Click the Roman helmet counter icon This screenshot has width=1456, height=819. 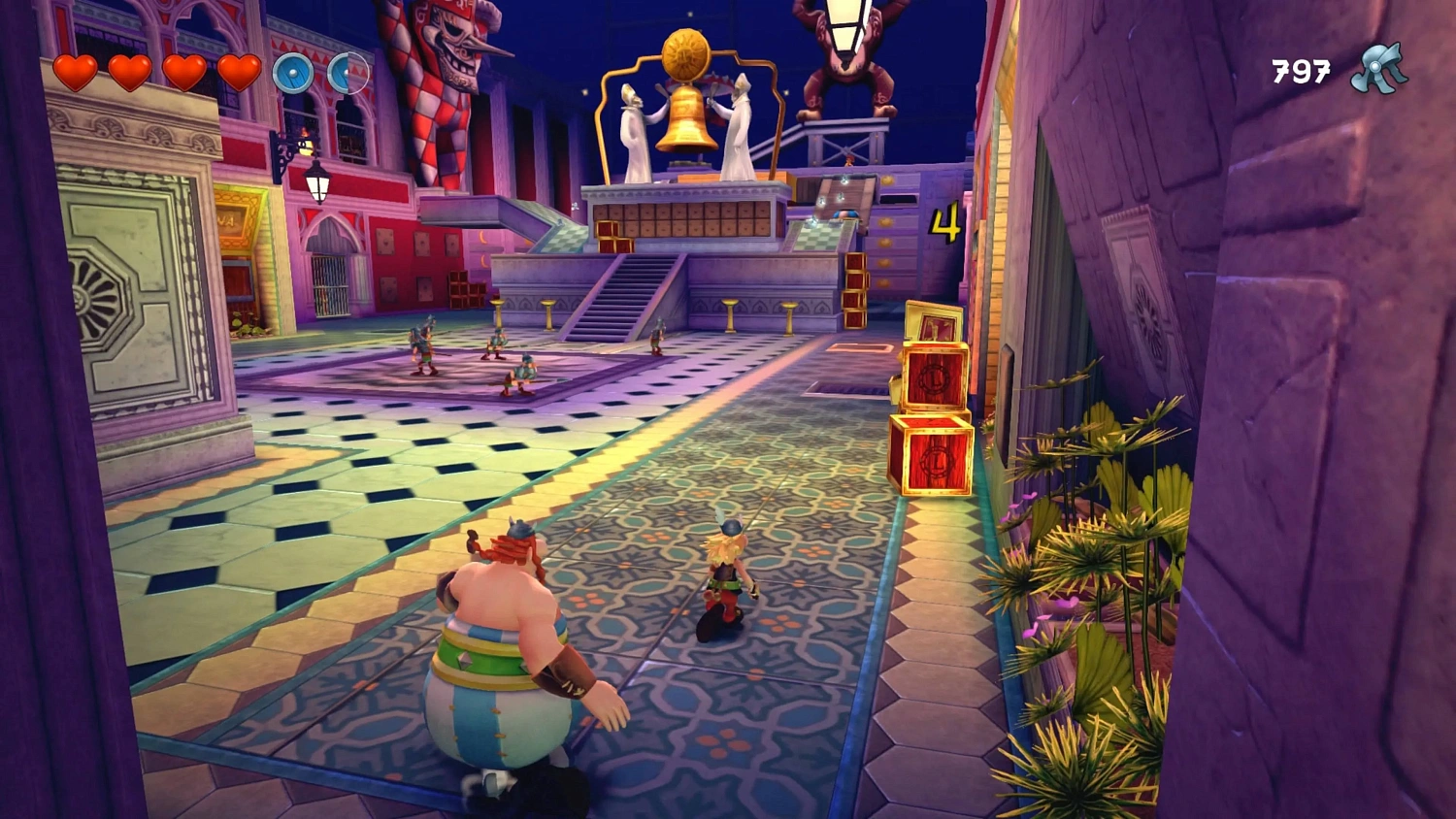[x=1378, y=68]
